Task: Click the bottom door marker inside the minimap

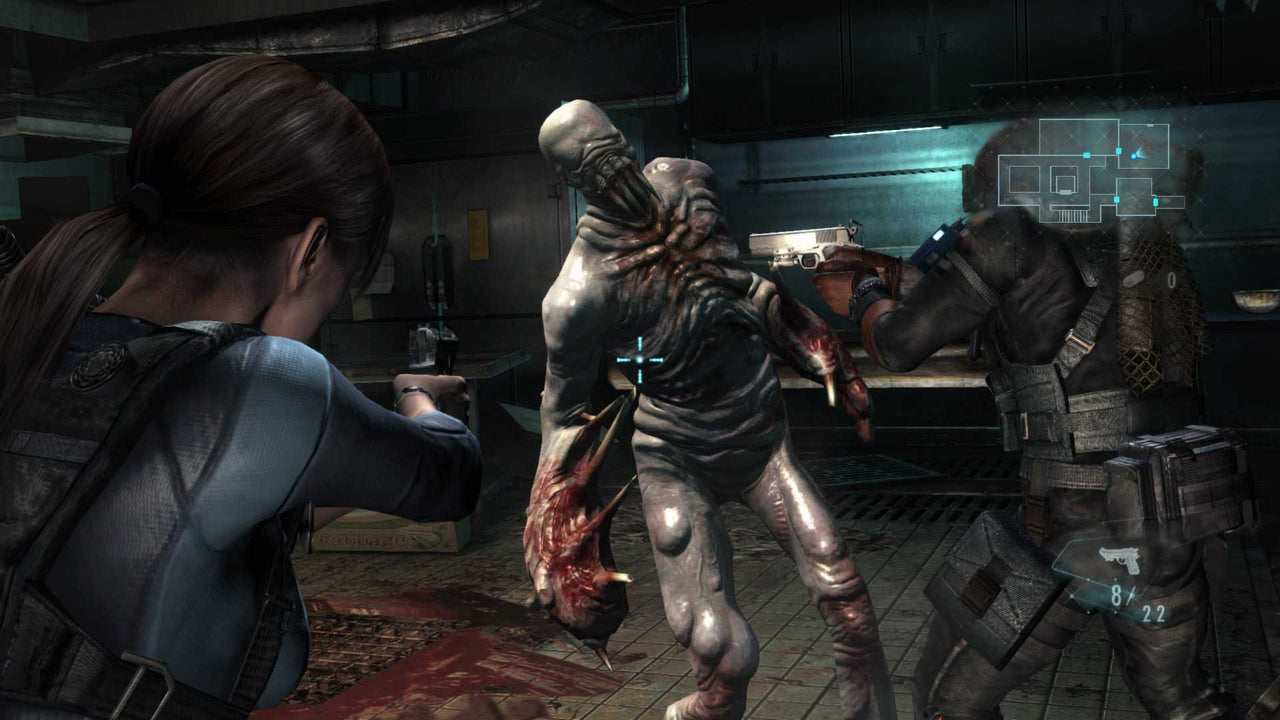Action: [1066, 191]
